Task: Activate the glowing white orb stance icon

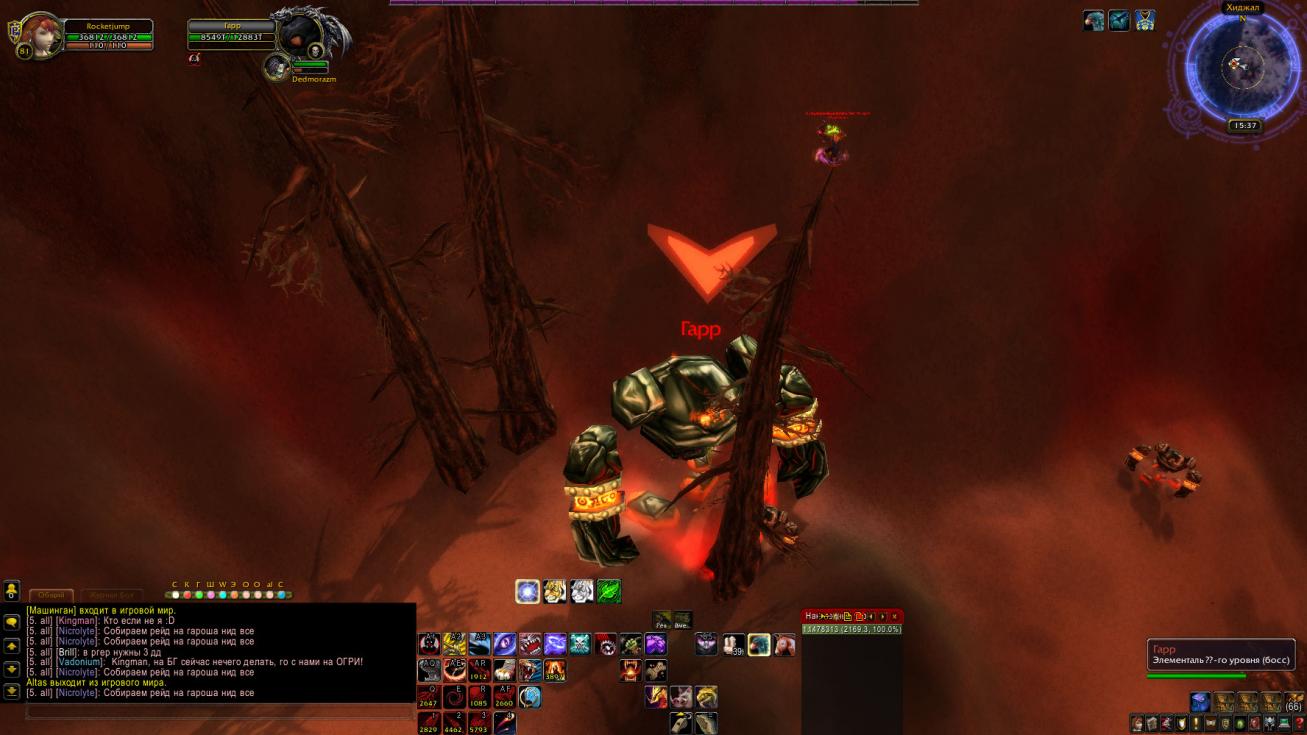Action: click(528, 591)
